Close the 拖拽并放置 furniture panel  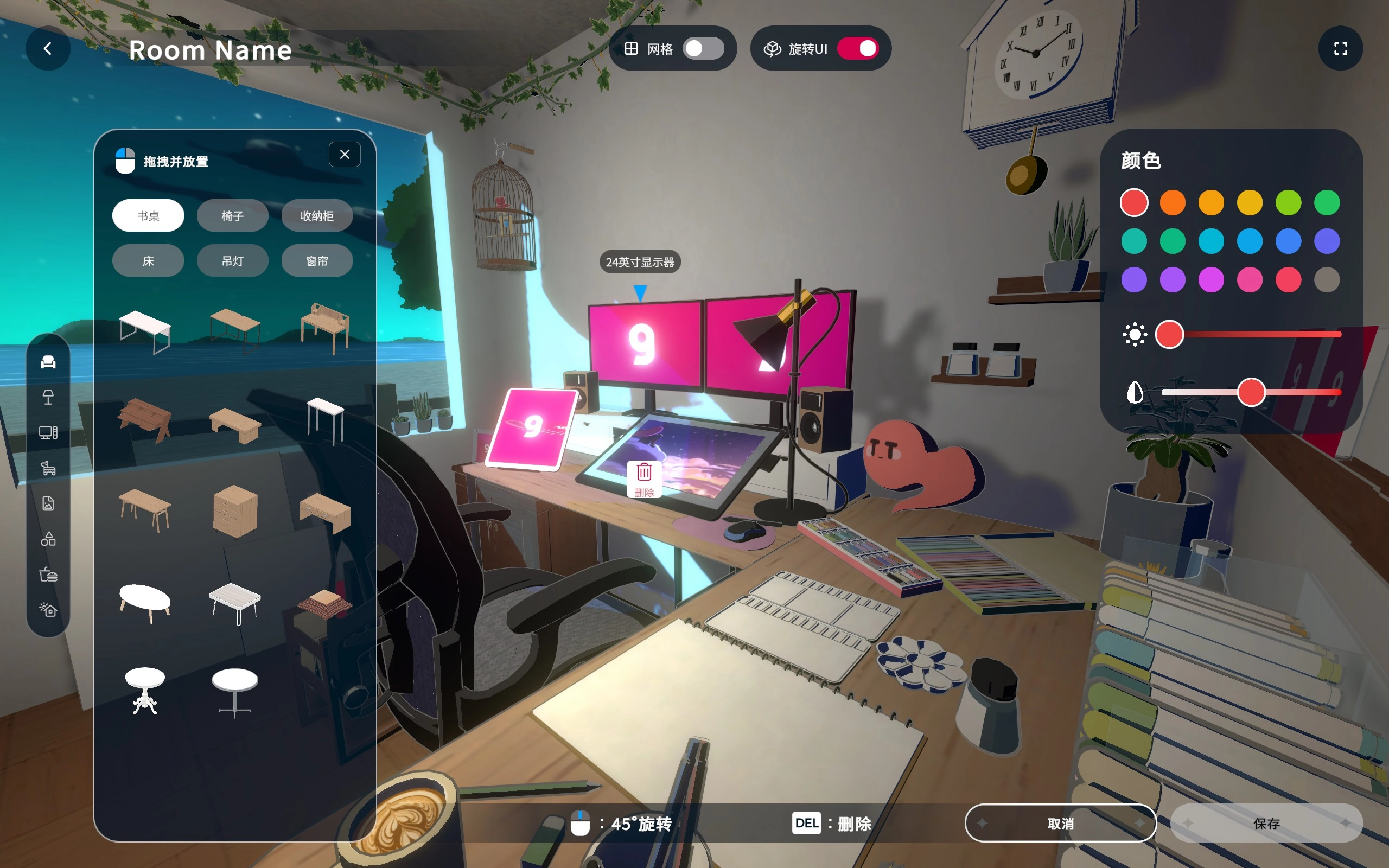pos(345,155)
